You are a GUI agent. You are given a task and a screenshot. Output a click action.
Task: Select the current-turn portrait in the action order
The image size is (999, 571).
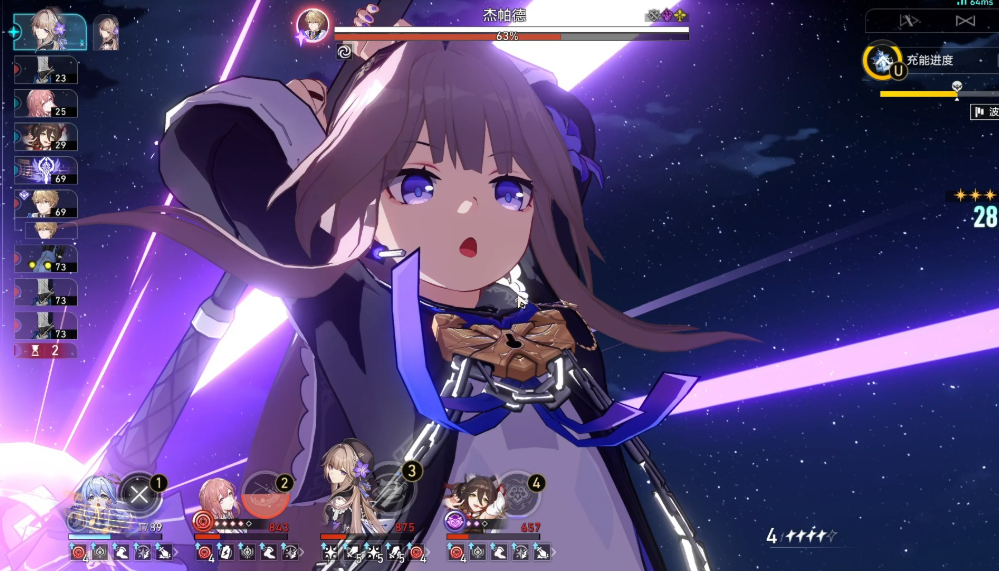click(50, 31)
